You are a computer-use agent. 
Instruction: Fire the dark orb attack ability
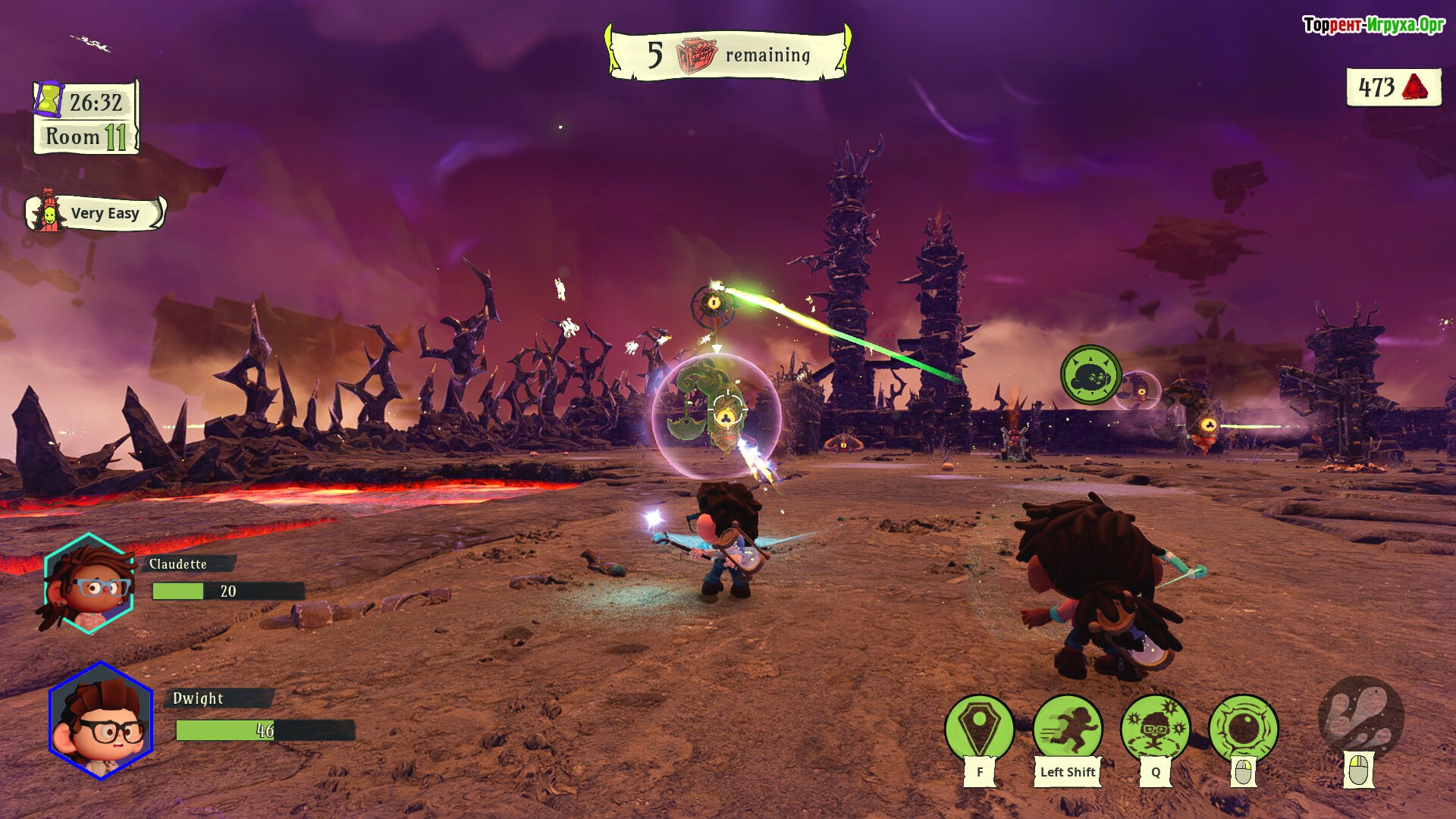tap(1243, 728)
